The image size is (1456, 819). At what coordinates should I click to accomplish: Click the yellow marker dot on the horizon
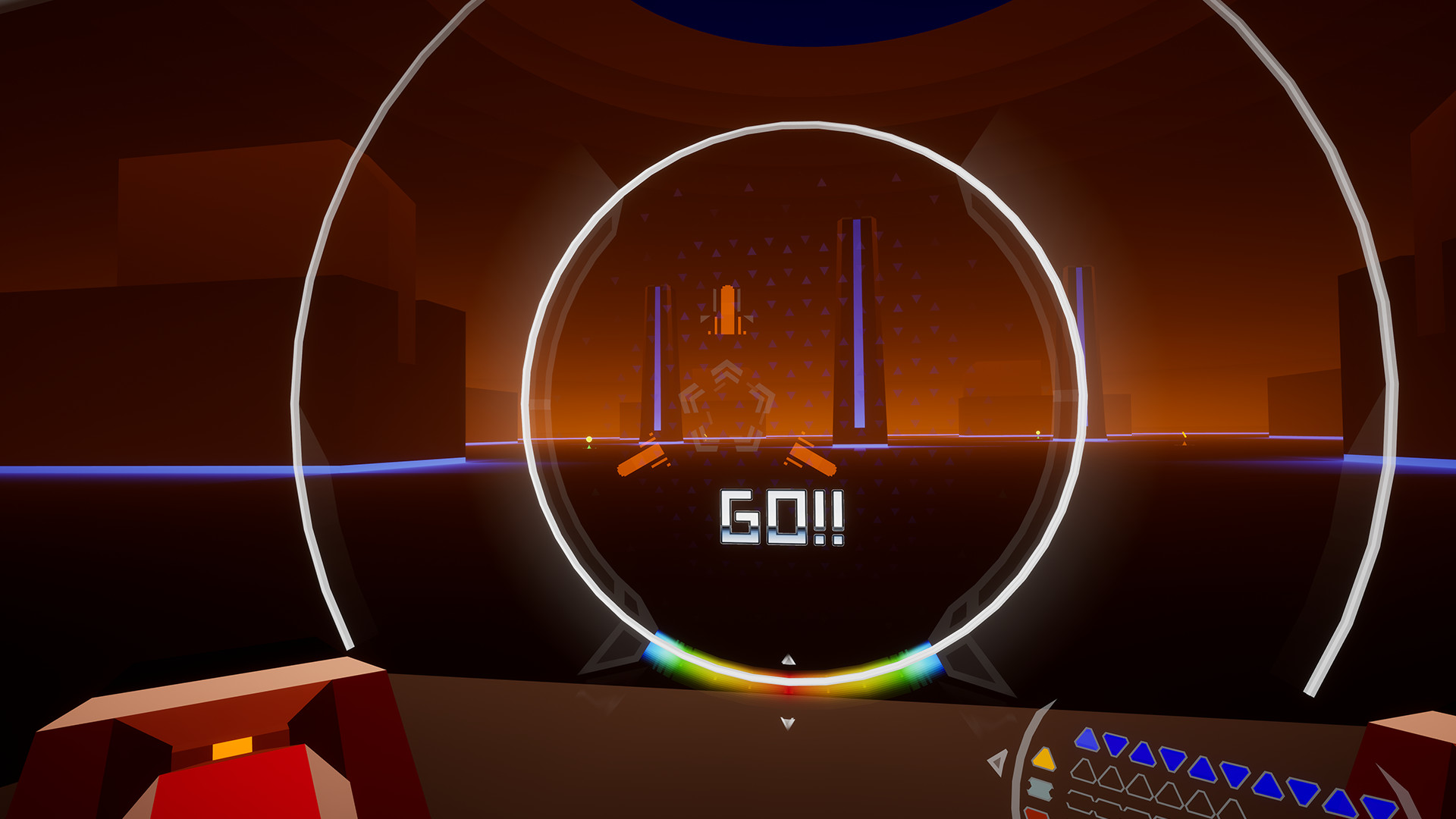(588, 439)
